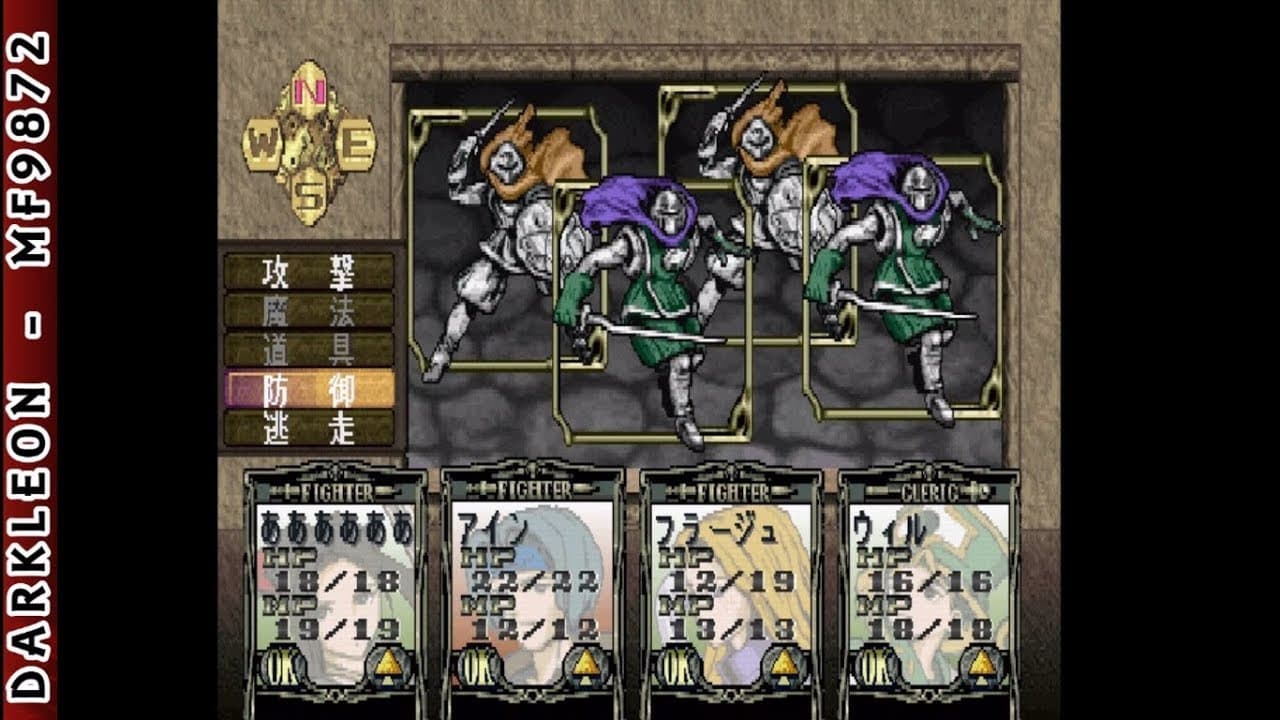Select the 攻撃 (Attack) command
The image size is (1280, 720).
[308, 271]
